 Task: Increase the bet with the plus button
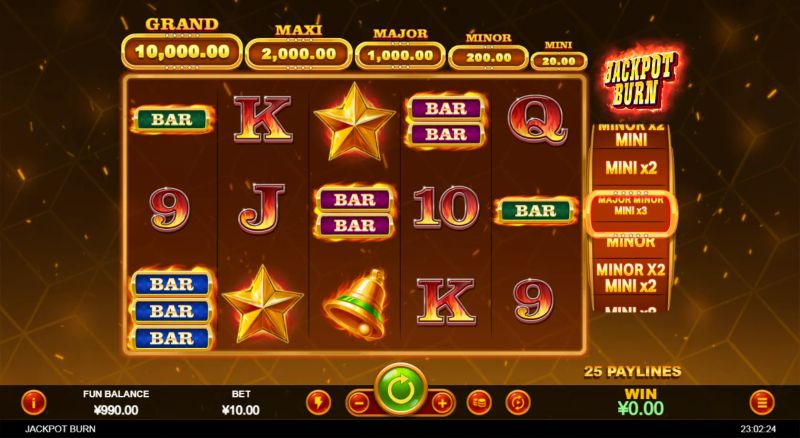(442, 403)
